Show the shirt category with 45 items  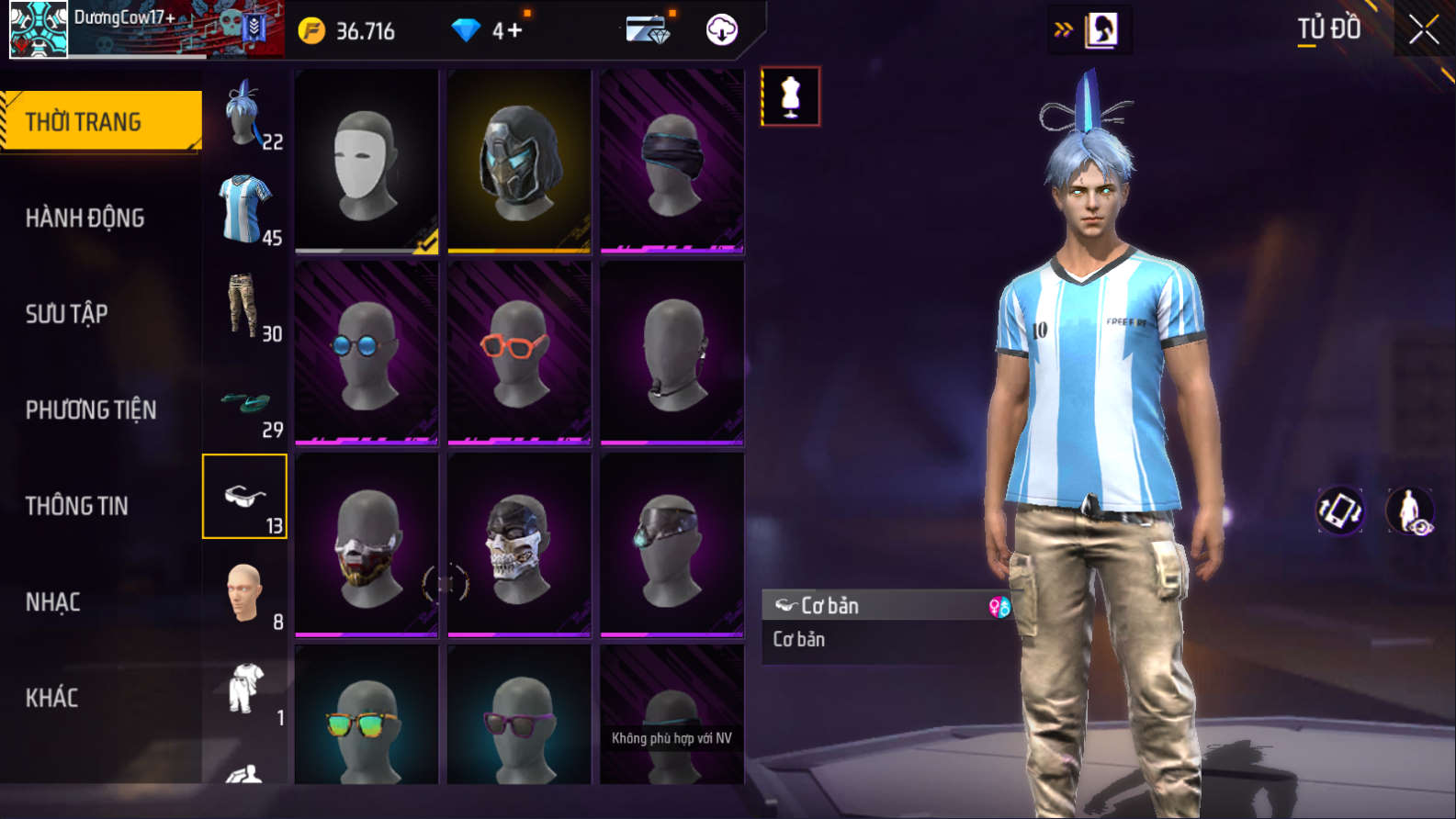pos(245,210)
